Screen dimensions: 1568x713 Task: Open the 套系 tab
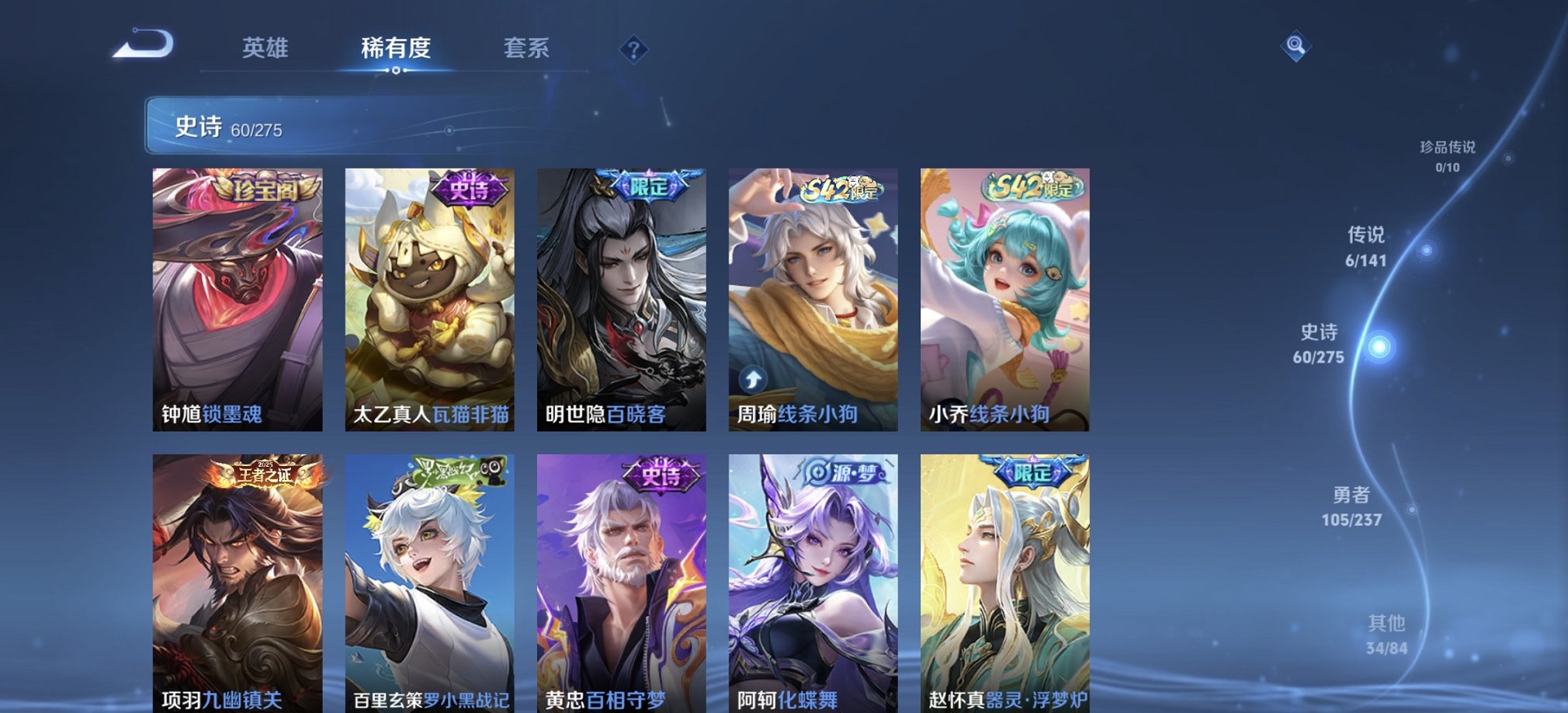(x=526, y=48)
